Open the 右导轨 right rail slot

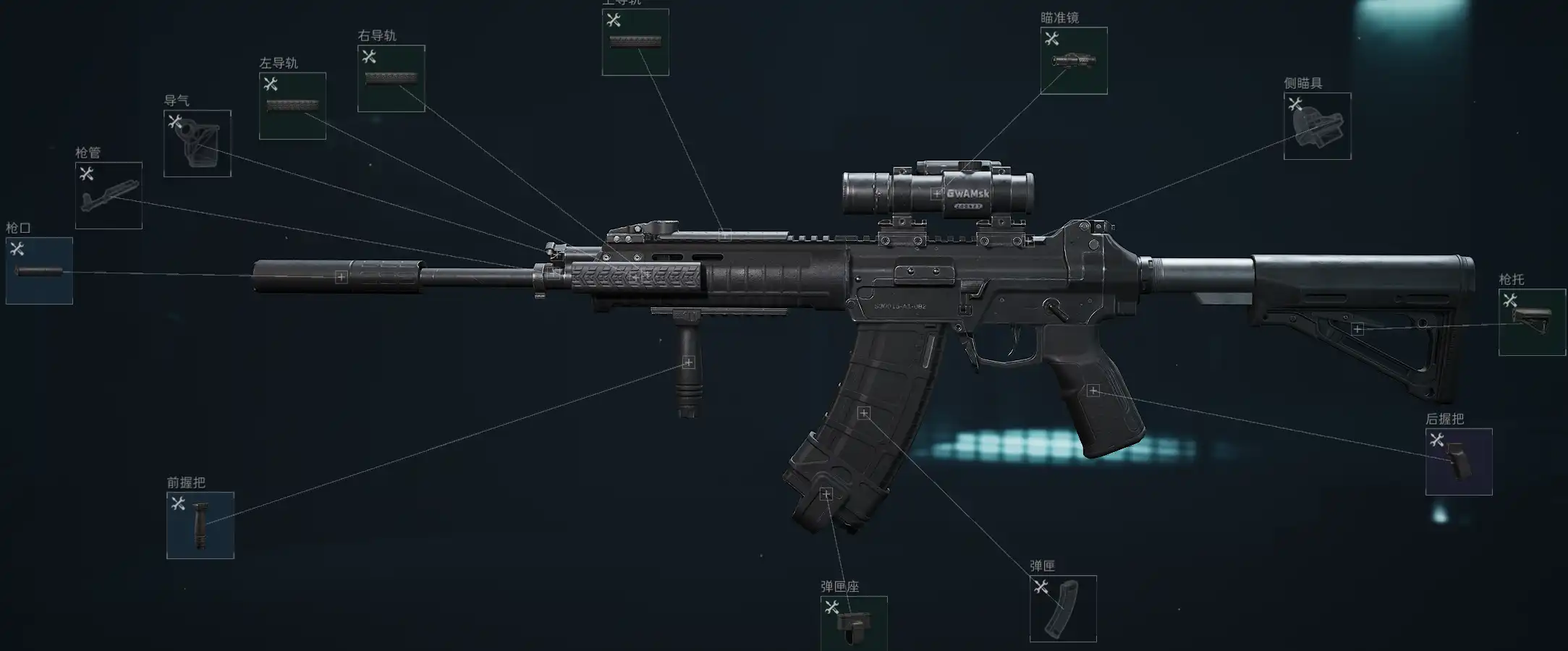coord(391,78)
